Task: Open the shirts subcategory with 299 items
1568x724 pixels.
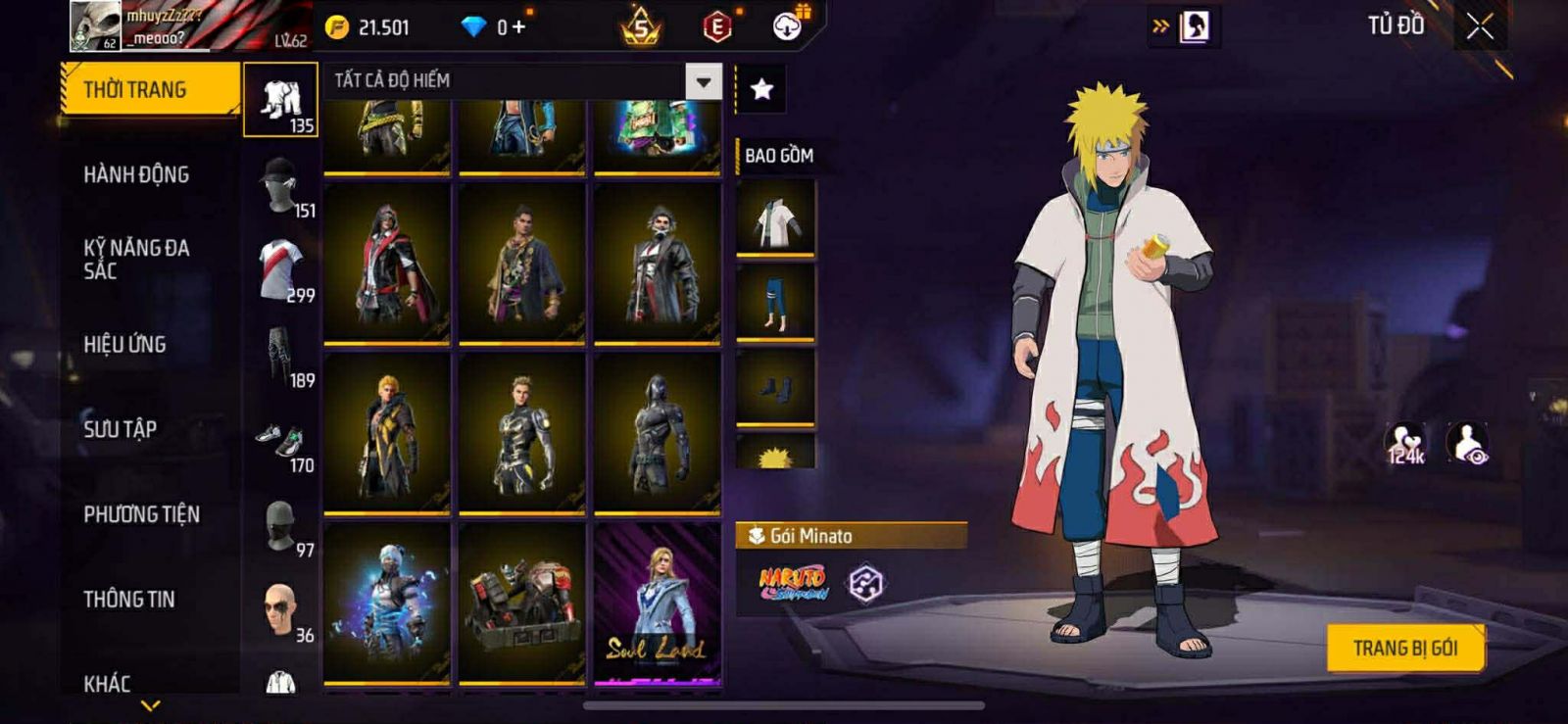Action: tap(281, 270)
